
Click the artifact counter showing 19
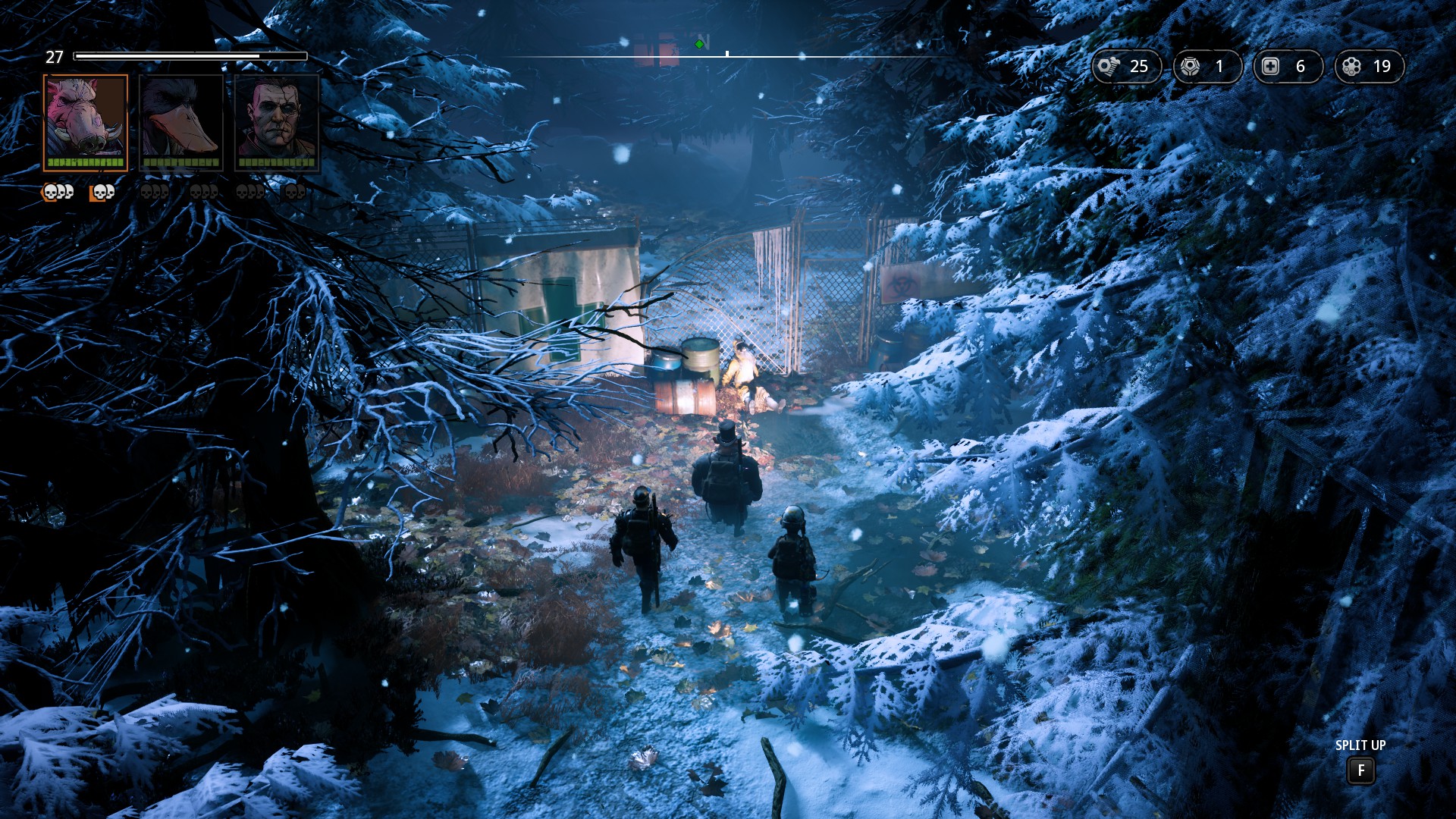1368,67
